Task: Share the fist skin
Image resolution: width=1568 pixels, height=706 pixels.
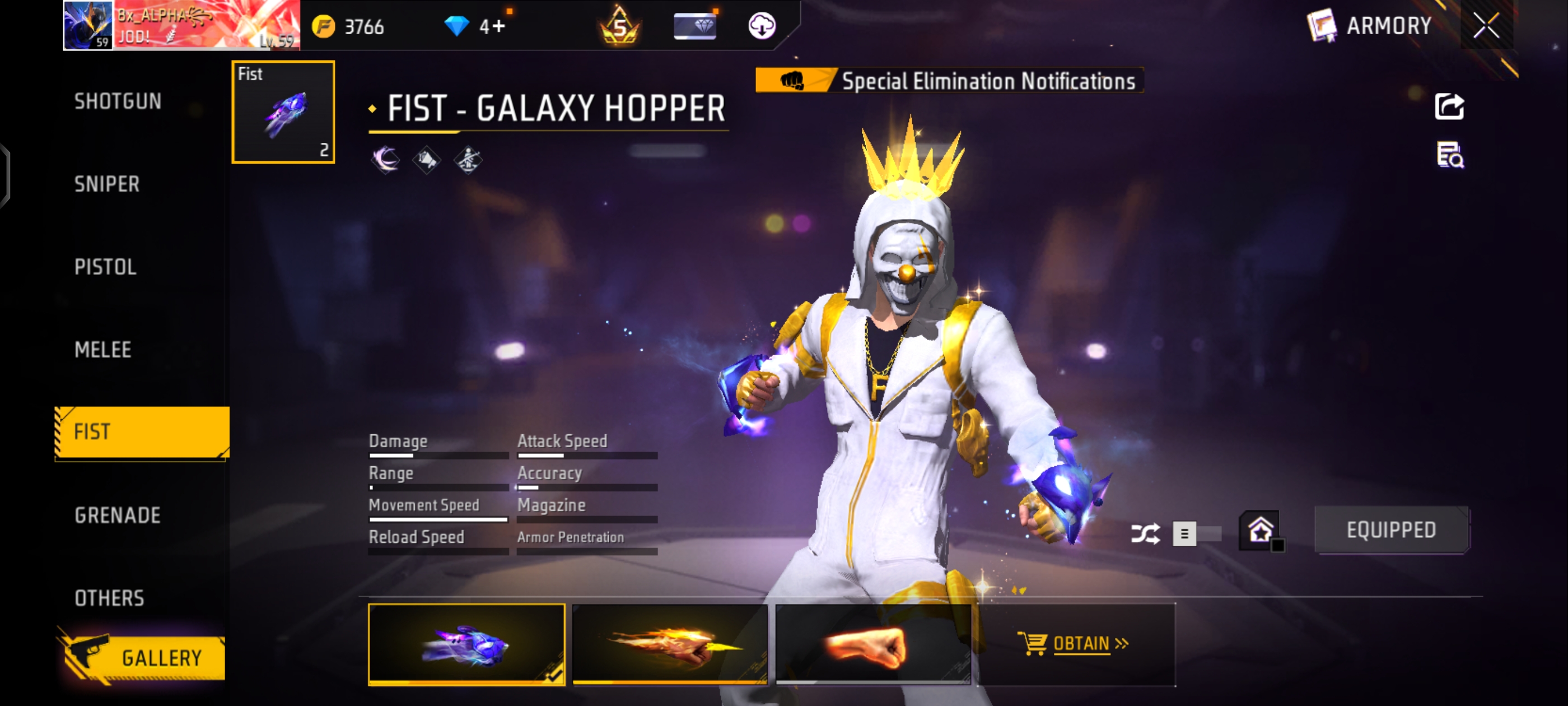Action: coord(1449,106)
